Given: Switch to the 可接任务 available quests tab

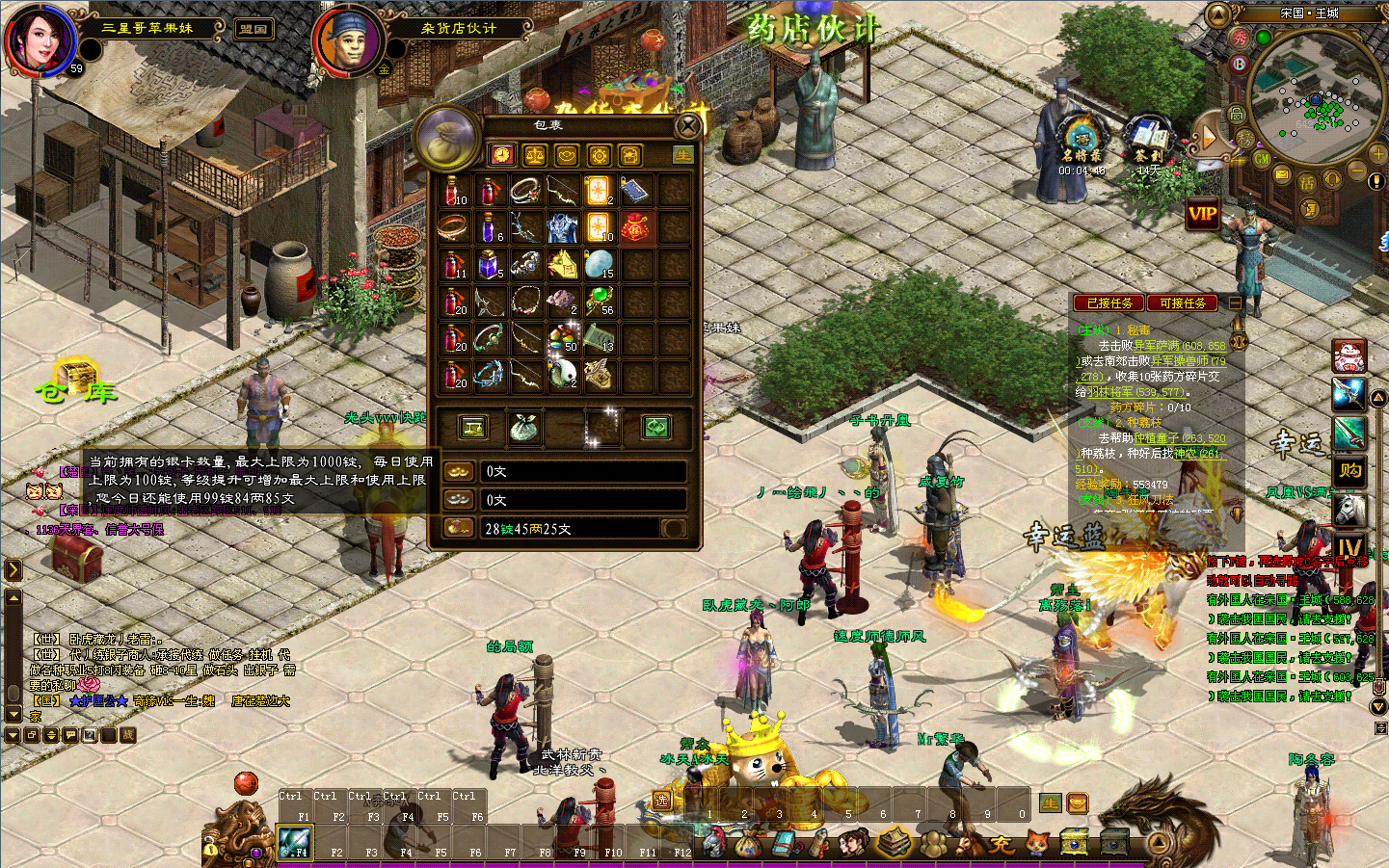Looking at the screenshot, I should [1183, 302].
